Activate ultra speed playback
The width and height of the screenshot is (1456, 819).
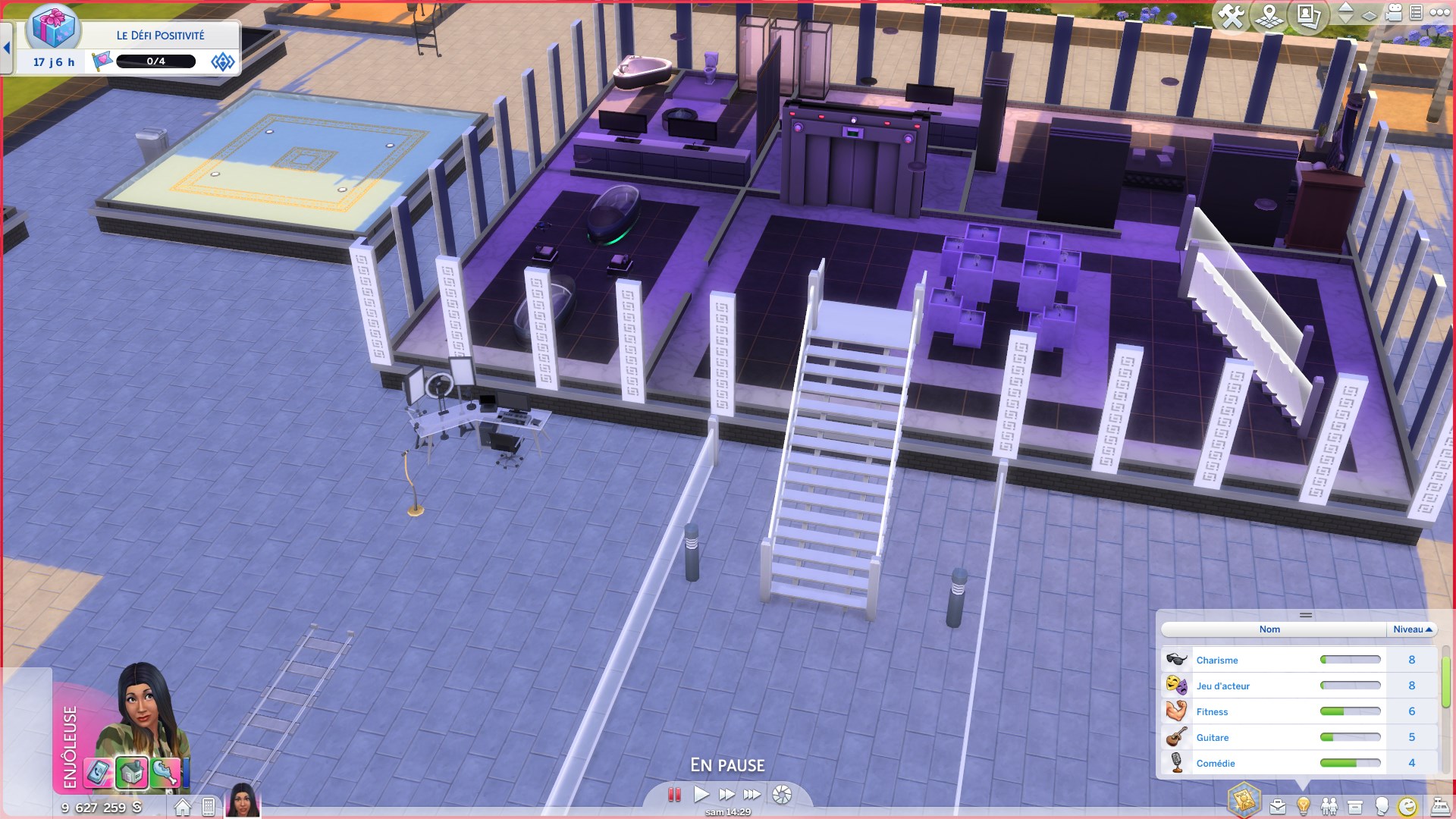tap(752, 794)
